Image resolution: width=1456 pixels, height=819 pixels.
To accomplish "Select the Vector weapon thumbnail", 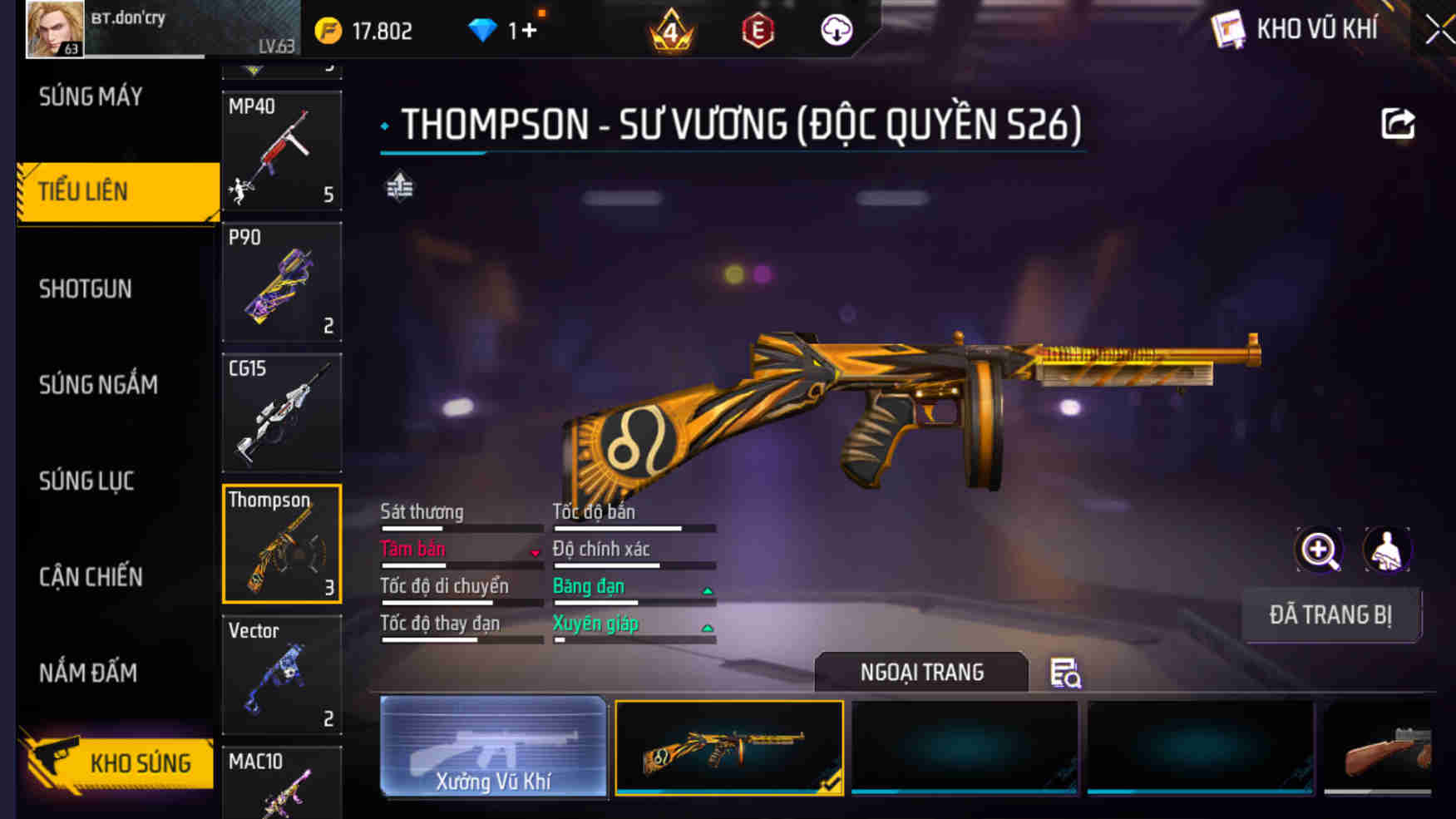I will click(282, 675).
